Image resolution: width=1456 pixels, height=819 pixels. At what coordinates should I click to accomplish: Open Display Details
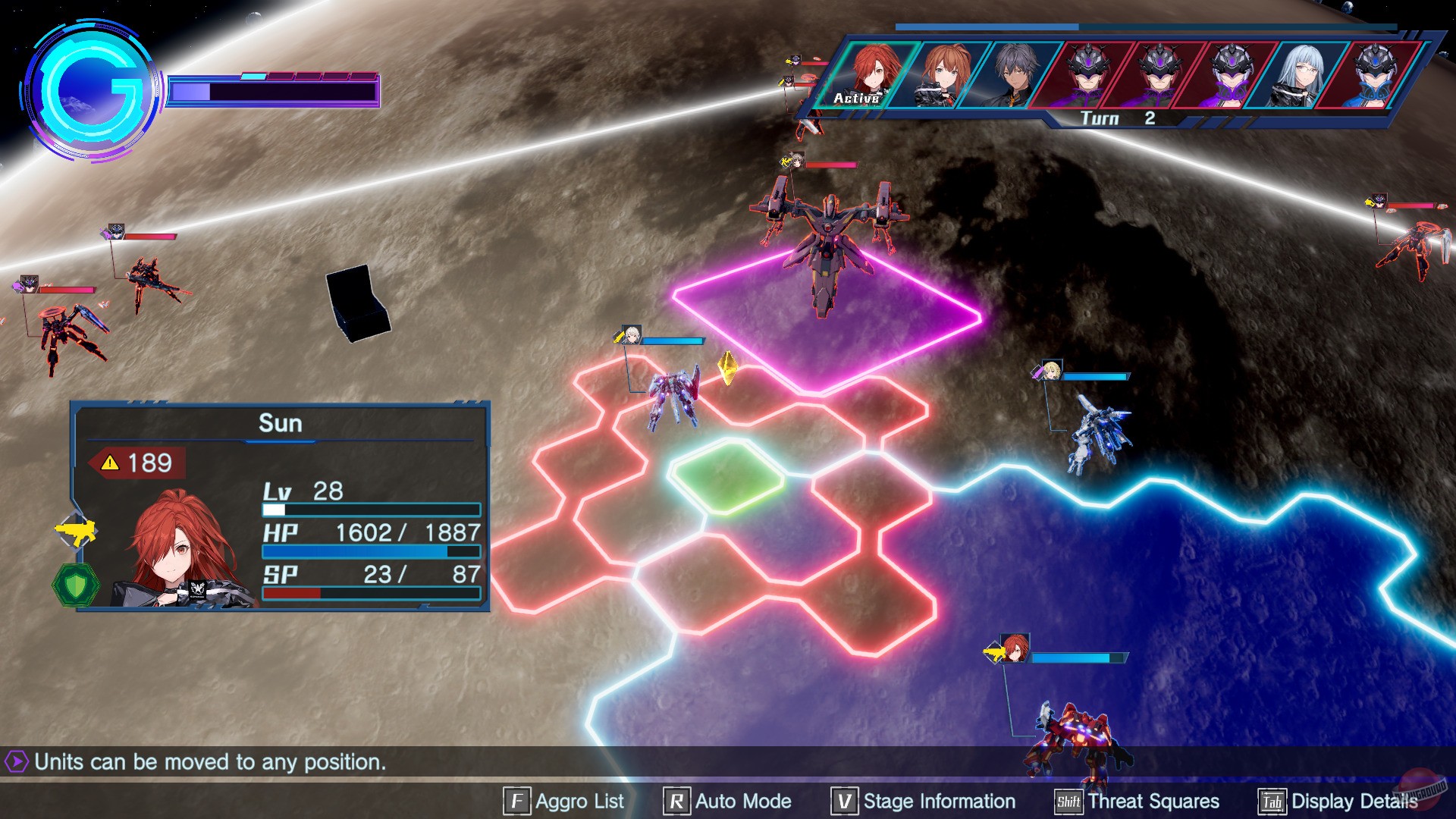coord(1338,802)
